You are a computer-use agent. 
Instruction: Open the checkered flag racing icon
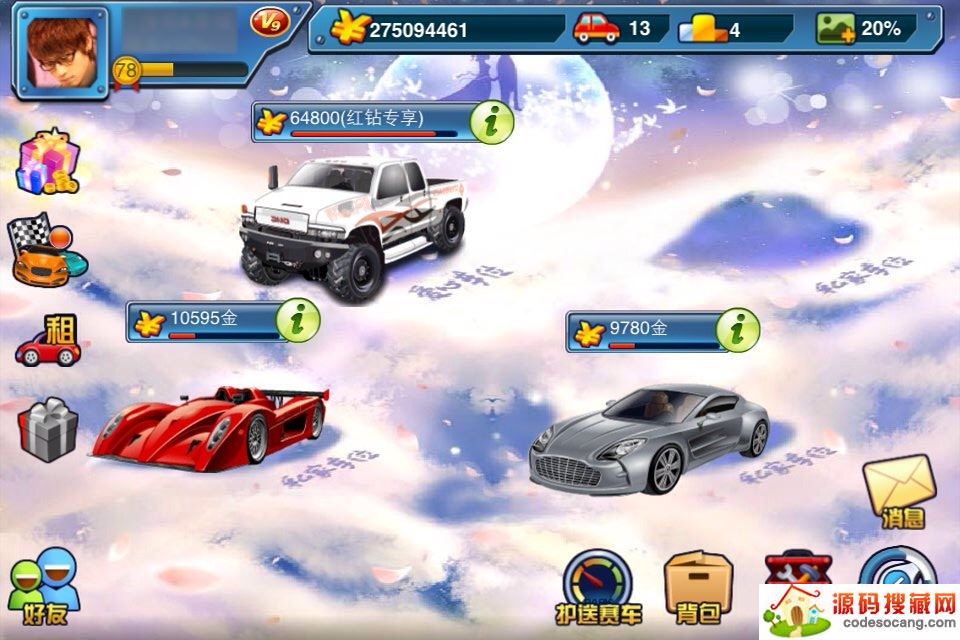click(x=45, y=250)
